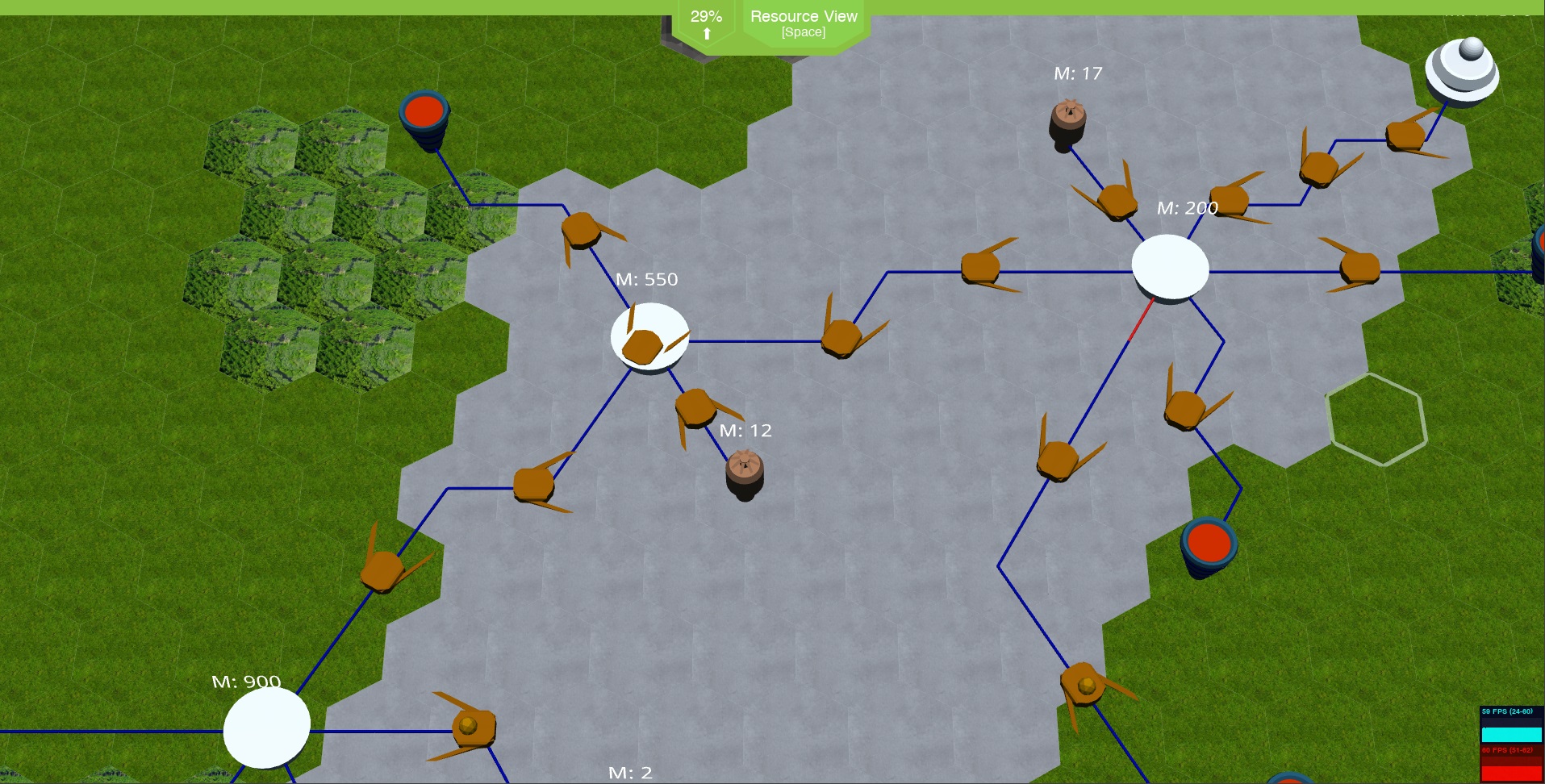Image resolution: width=1545 pixels, height=784 pixels.
Task: Toggle the Resource View button
Action: click(x=804, y=23)
